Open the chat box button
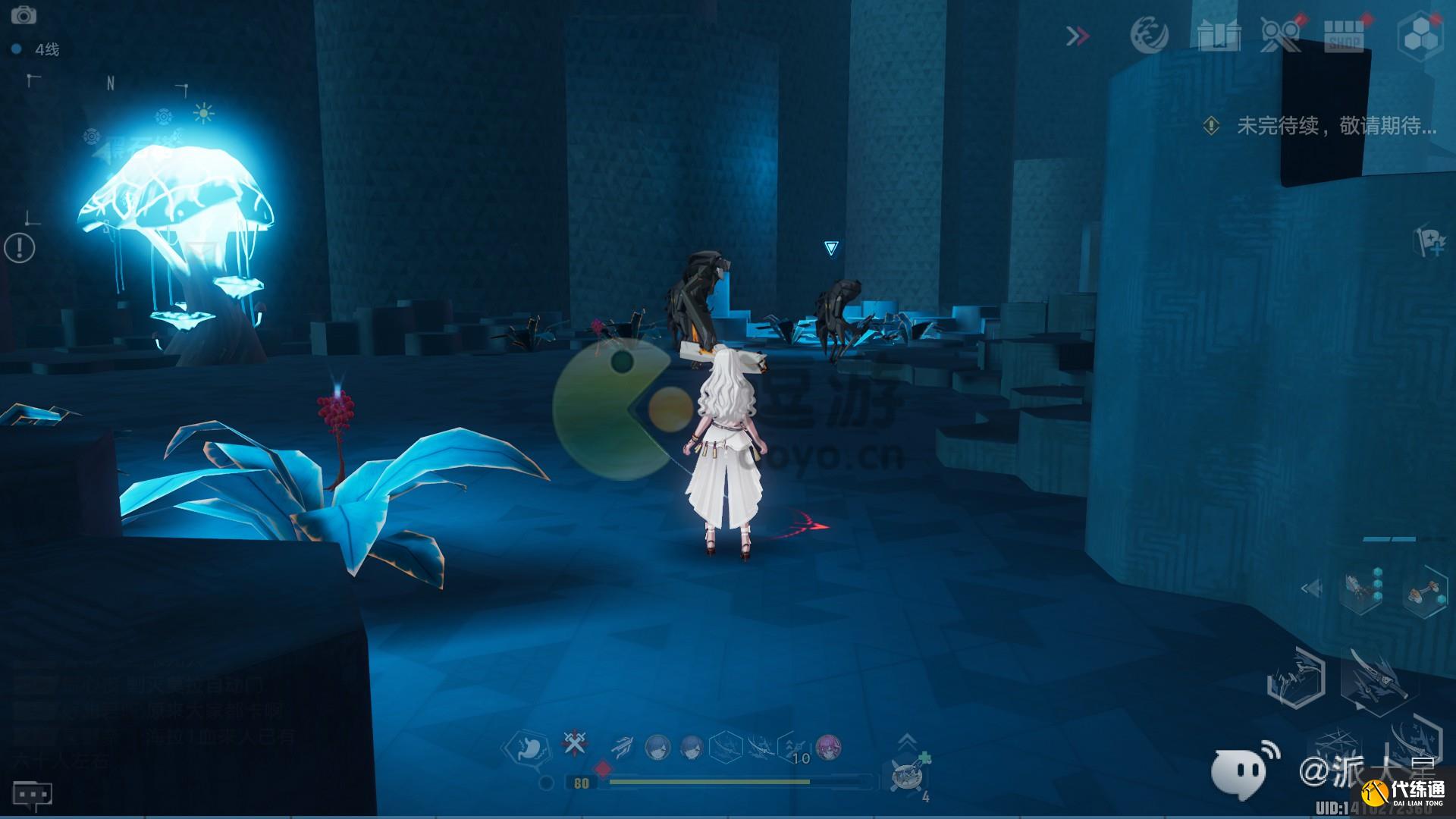The image size is (1456, 819). (32, 795)
